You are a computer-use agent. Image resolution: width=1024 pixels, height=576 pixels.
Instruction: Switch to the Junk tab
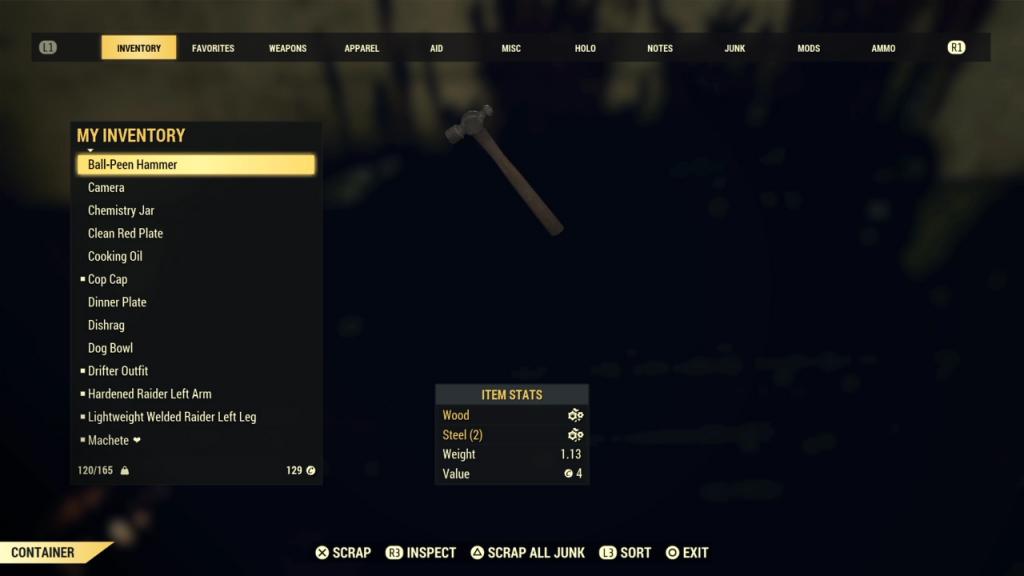click(735, 48)
